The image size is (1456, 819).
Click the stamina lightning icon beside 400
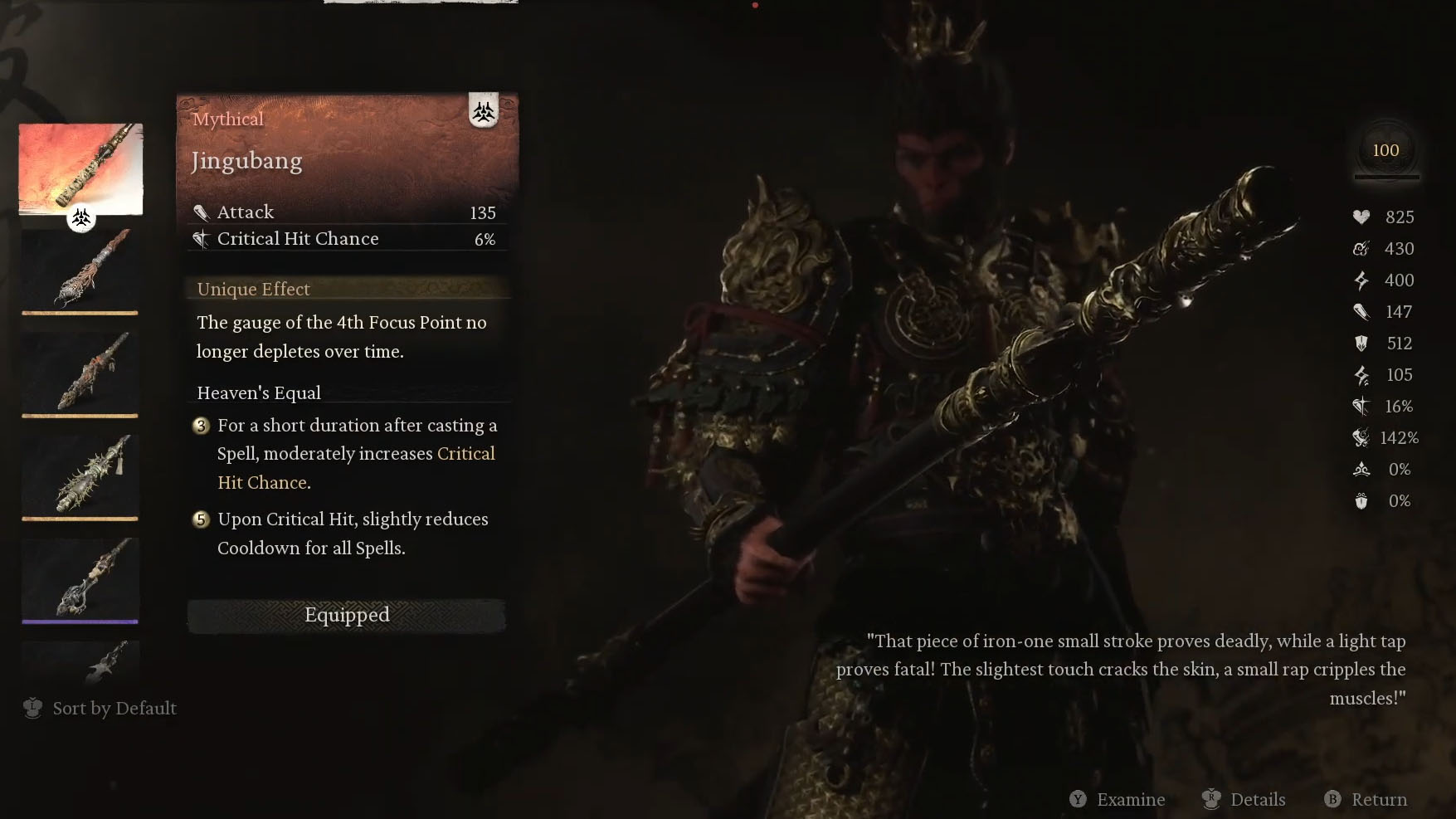[1361, 280]
